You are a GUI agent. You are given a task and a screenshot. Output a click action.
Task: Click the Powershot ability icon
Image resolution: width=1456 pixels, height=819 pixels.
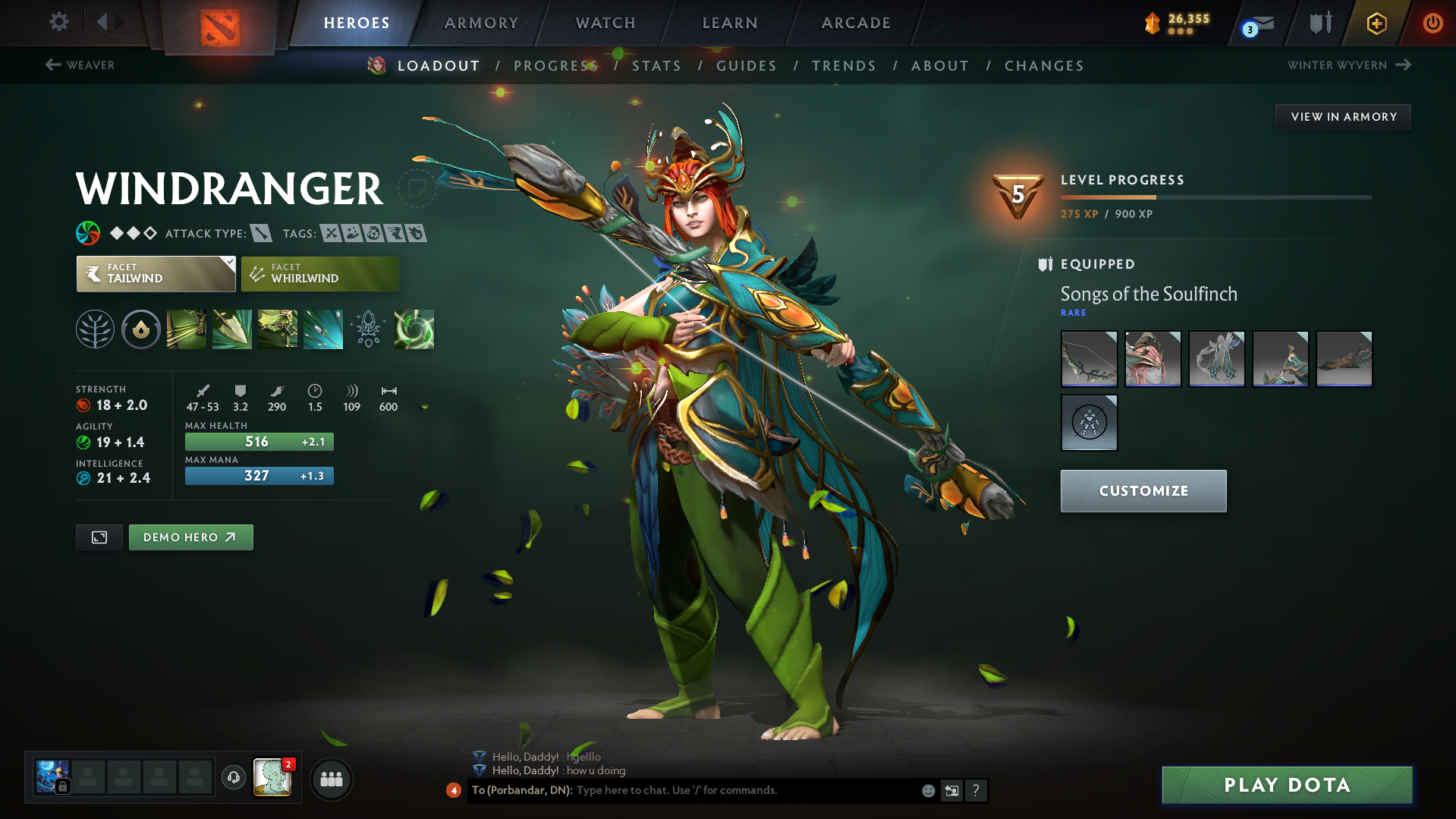(x=232, y=329)
